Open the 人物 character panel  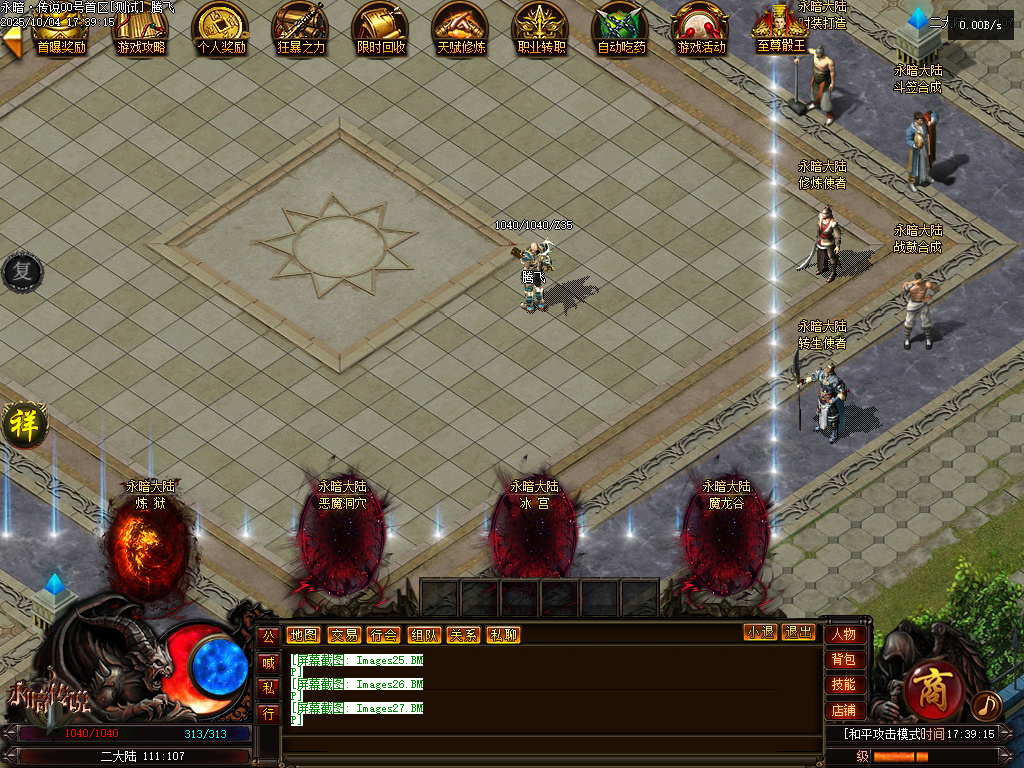click(x=843, y=634)
